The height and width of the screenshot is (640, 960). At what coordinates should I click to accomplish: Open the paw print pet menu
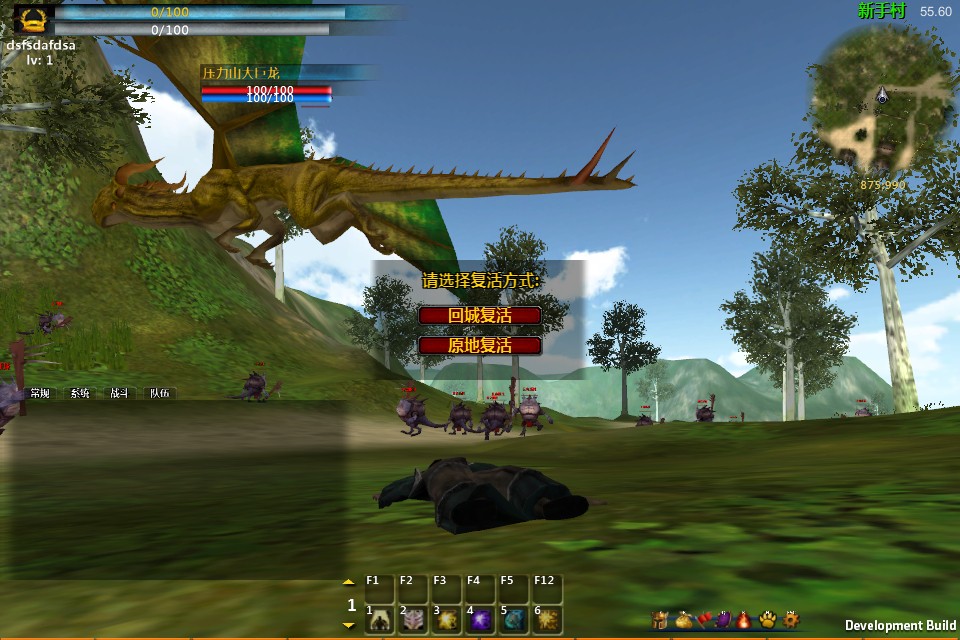tap(767, 620)
